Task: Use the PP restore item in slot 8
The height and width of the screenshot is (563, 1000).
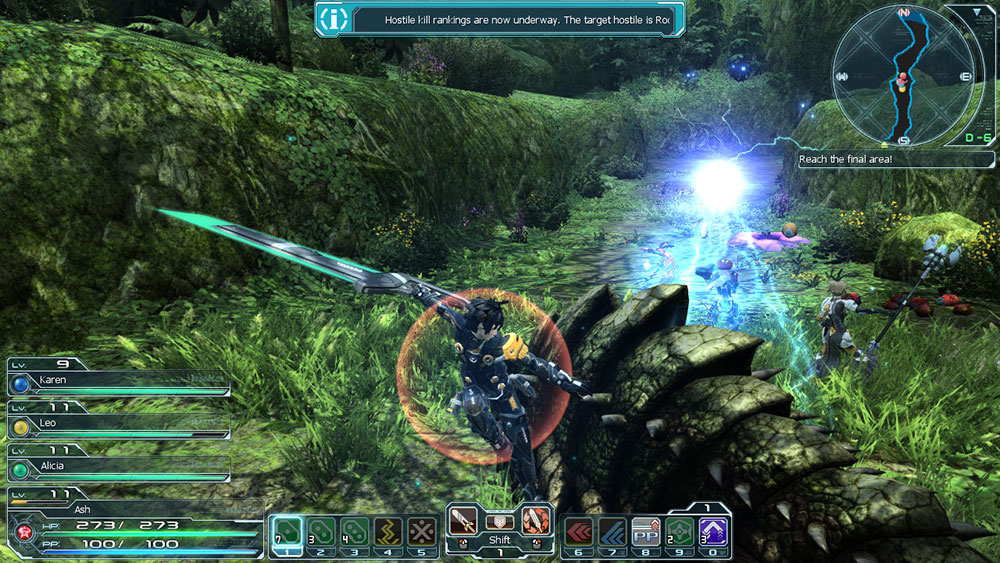Action: tap(647, 530)
